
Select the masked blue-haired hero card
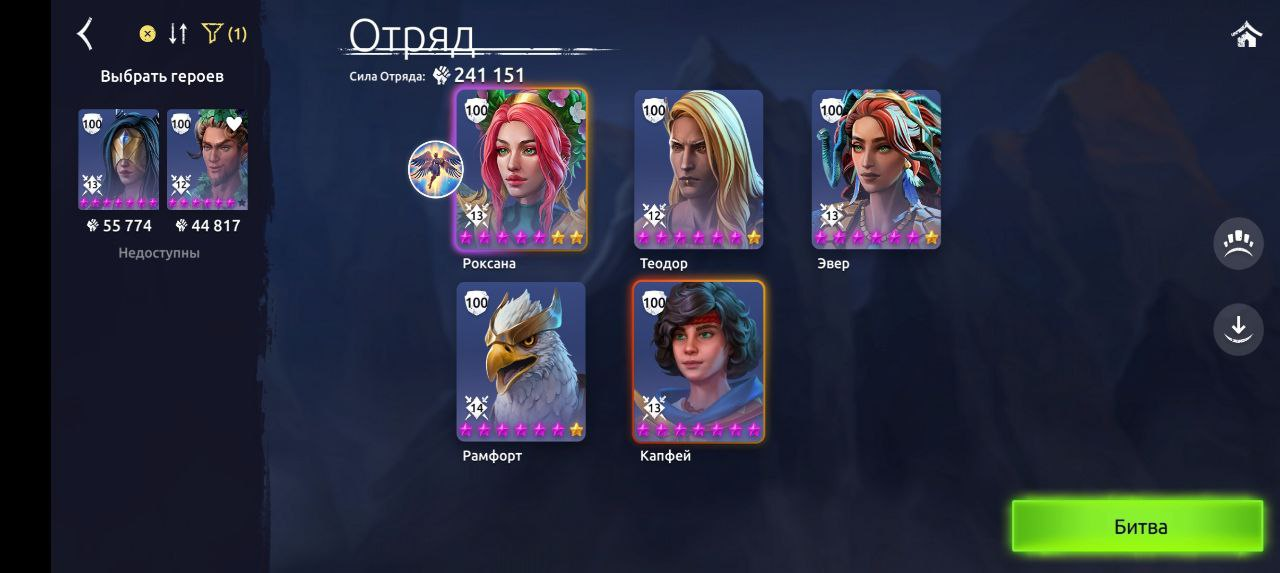(x=119, y=159)
